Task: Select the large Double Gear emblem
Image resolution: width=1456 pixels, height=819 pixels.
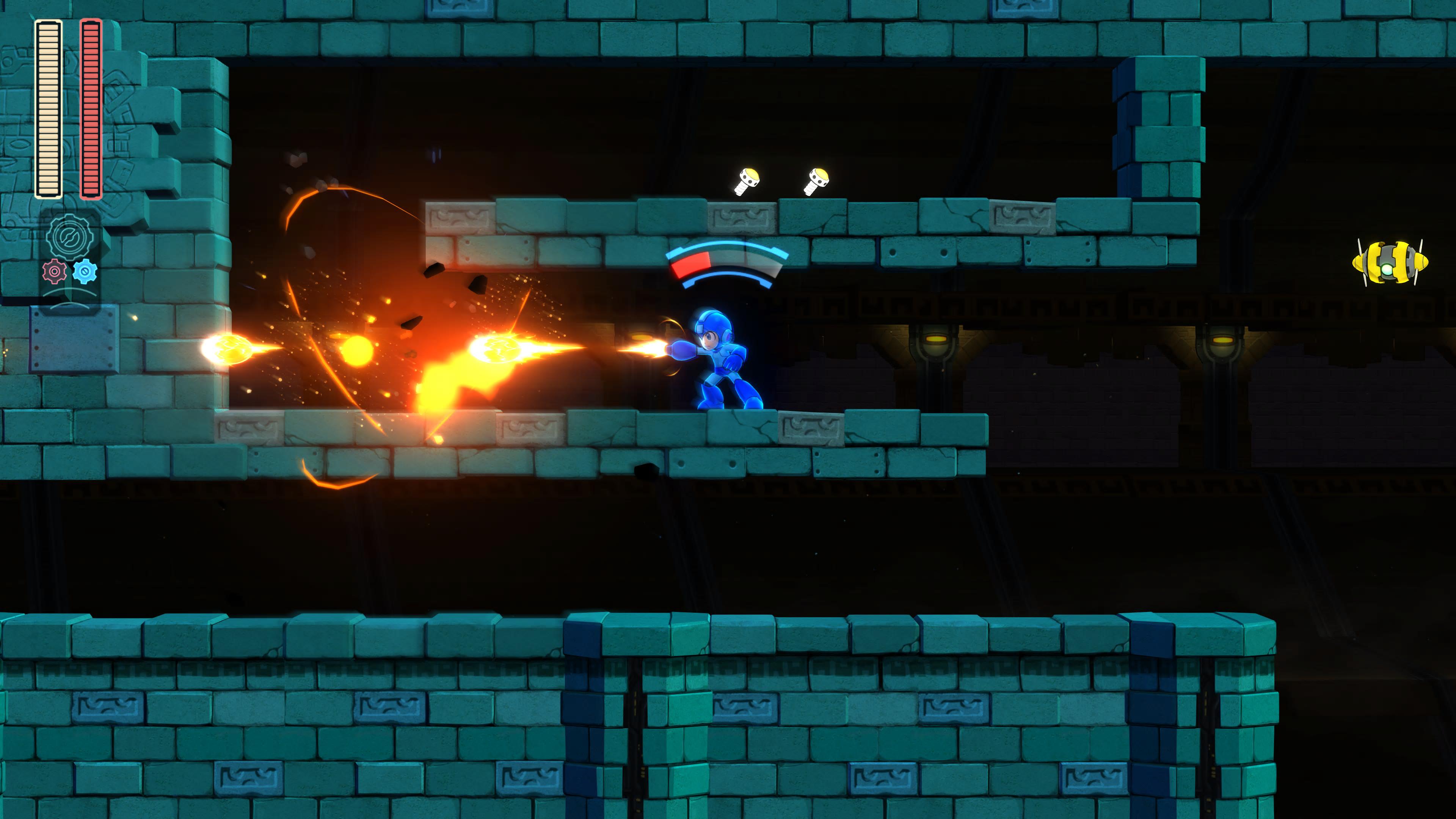Action: pos(71,237)
